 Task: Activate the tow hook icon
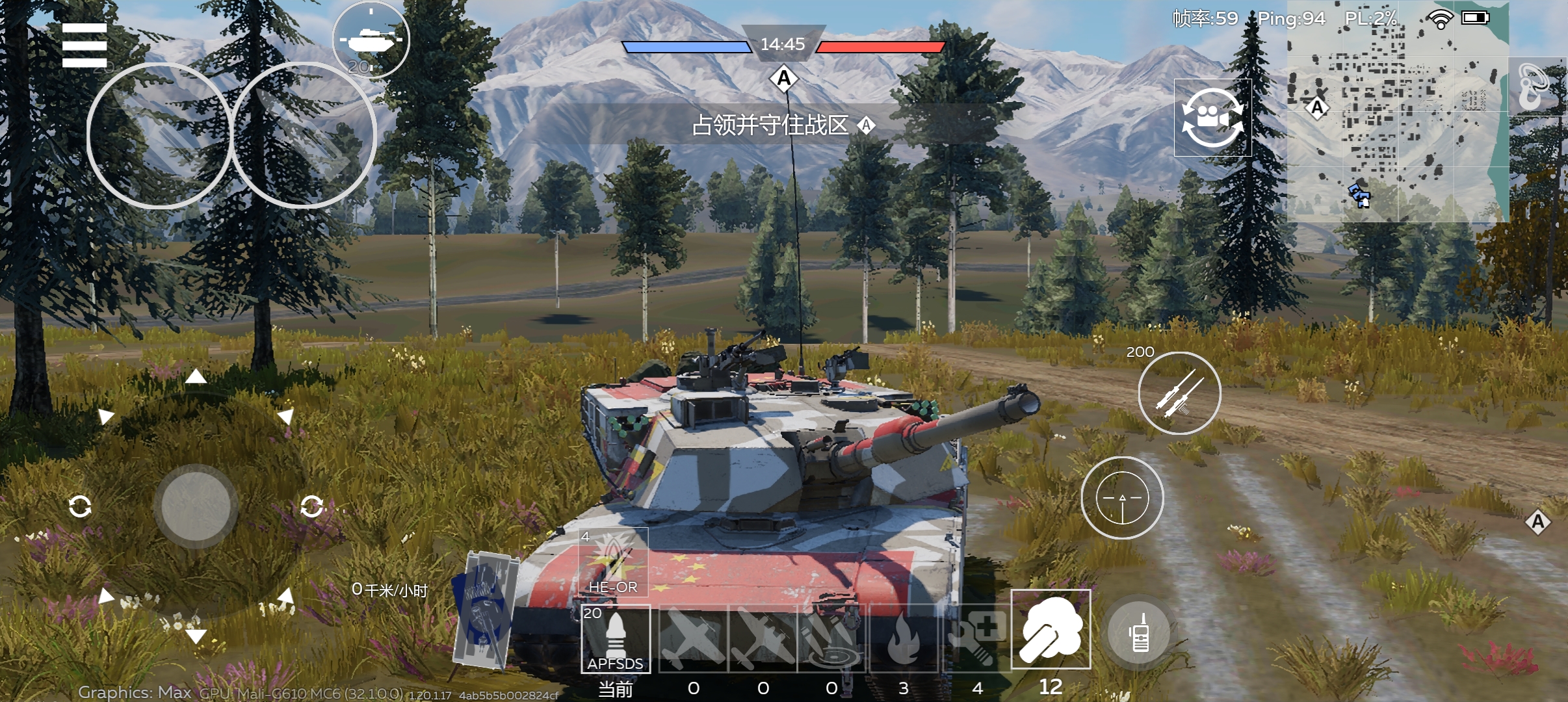click(x=1537, y=87)
